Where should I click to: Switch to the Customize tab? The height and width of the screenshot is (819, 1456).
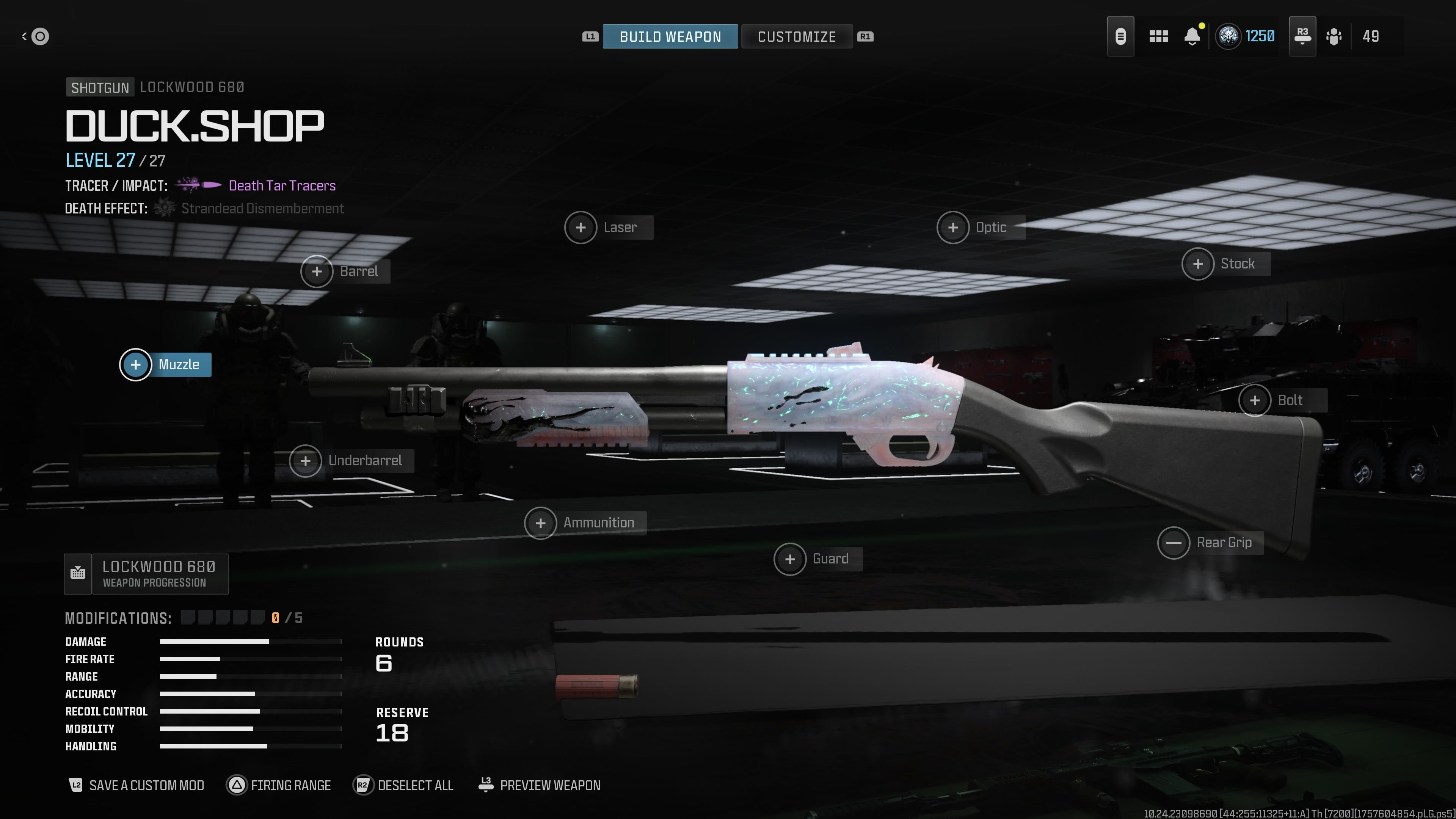coord(796,37)
